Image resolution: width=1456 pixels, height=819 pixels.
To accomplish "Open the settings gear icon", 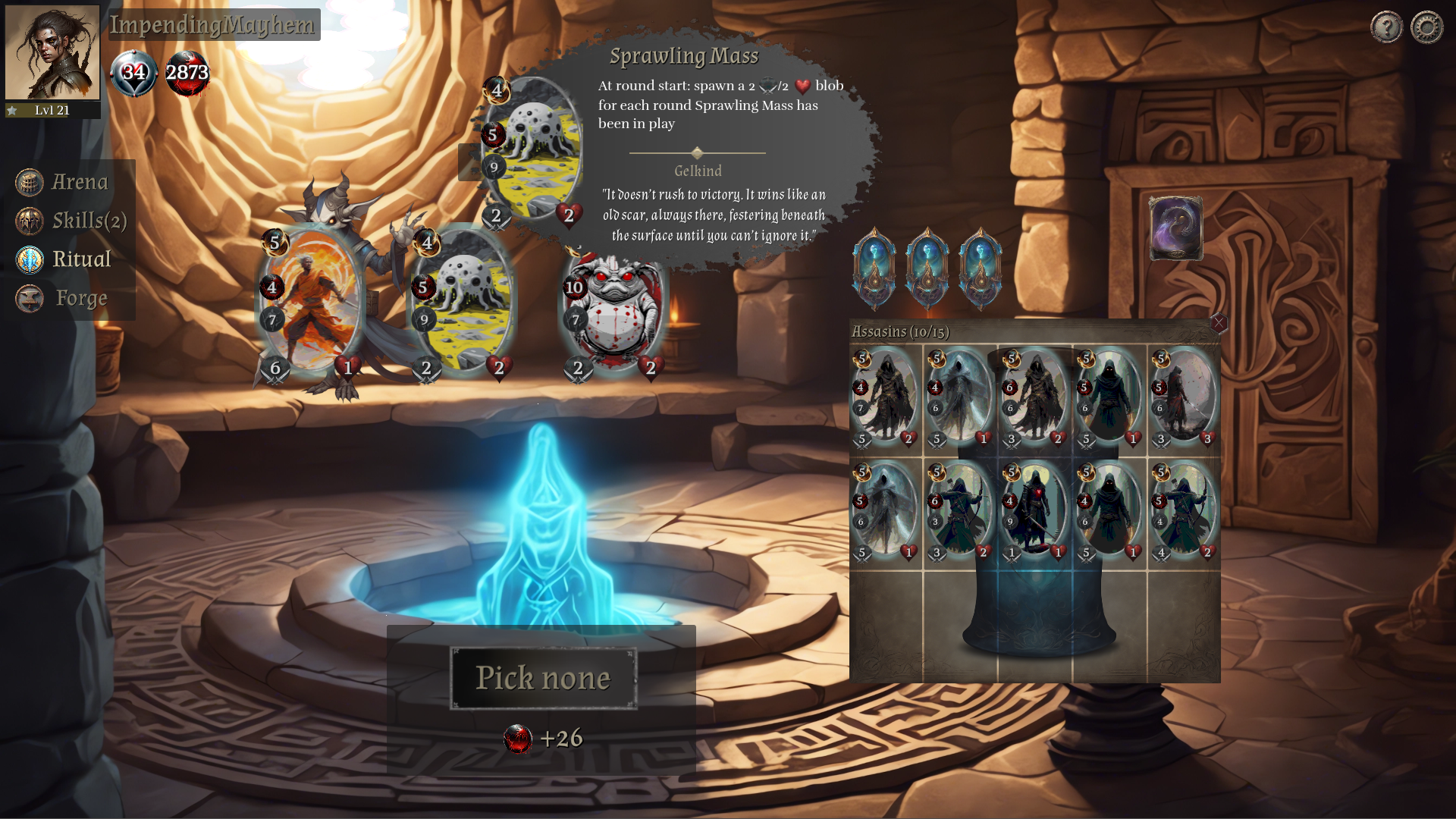I will [1426, 27].
